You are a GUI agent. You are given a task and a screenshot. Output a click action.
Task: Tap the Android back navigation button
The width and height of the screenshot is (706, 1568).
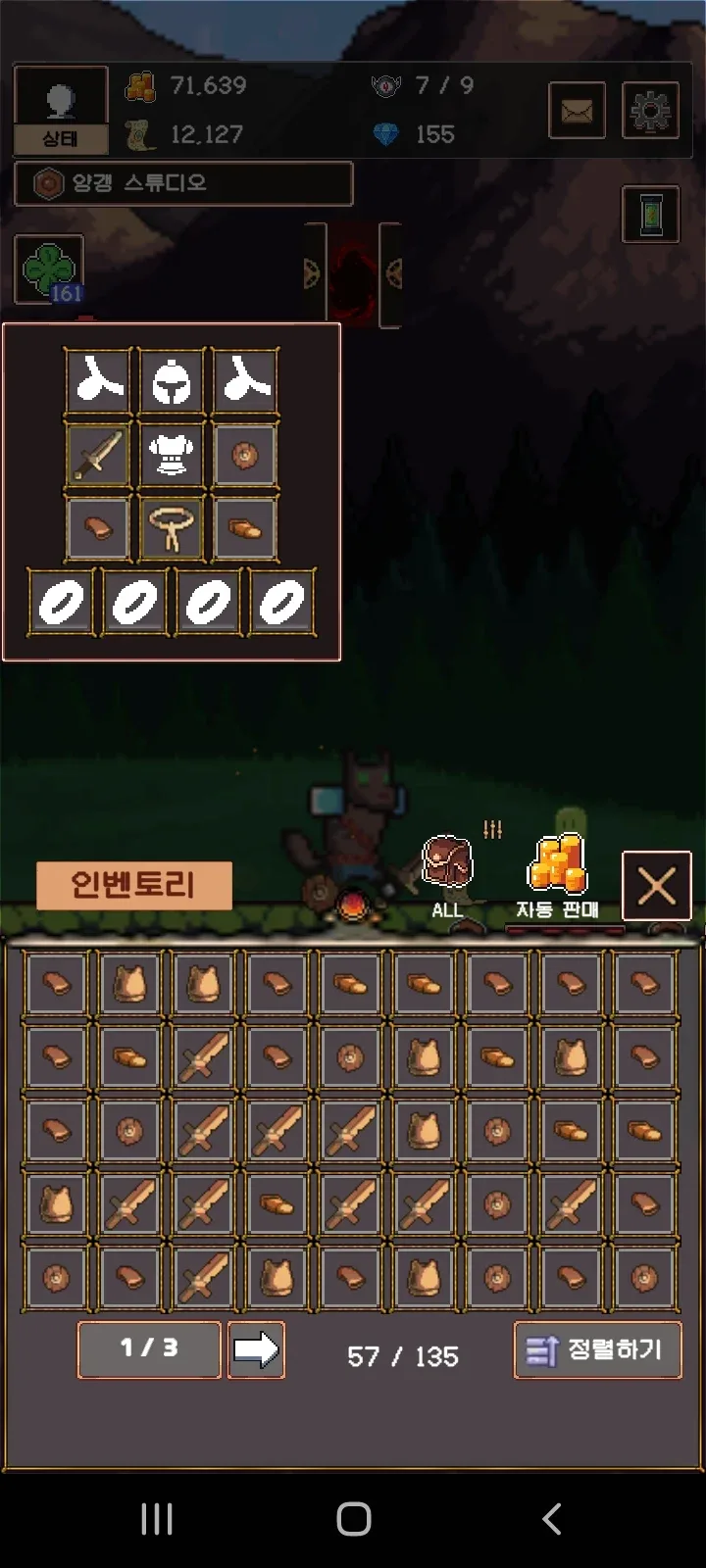(x=552, y=1519)
